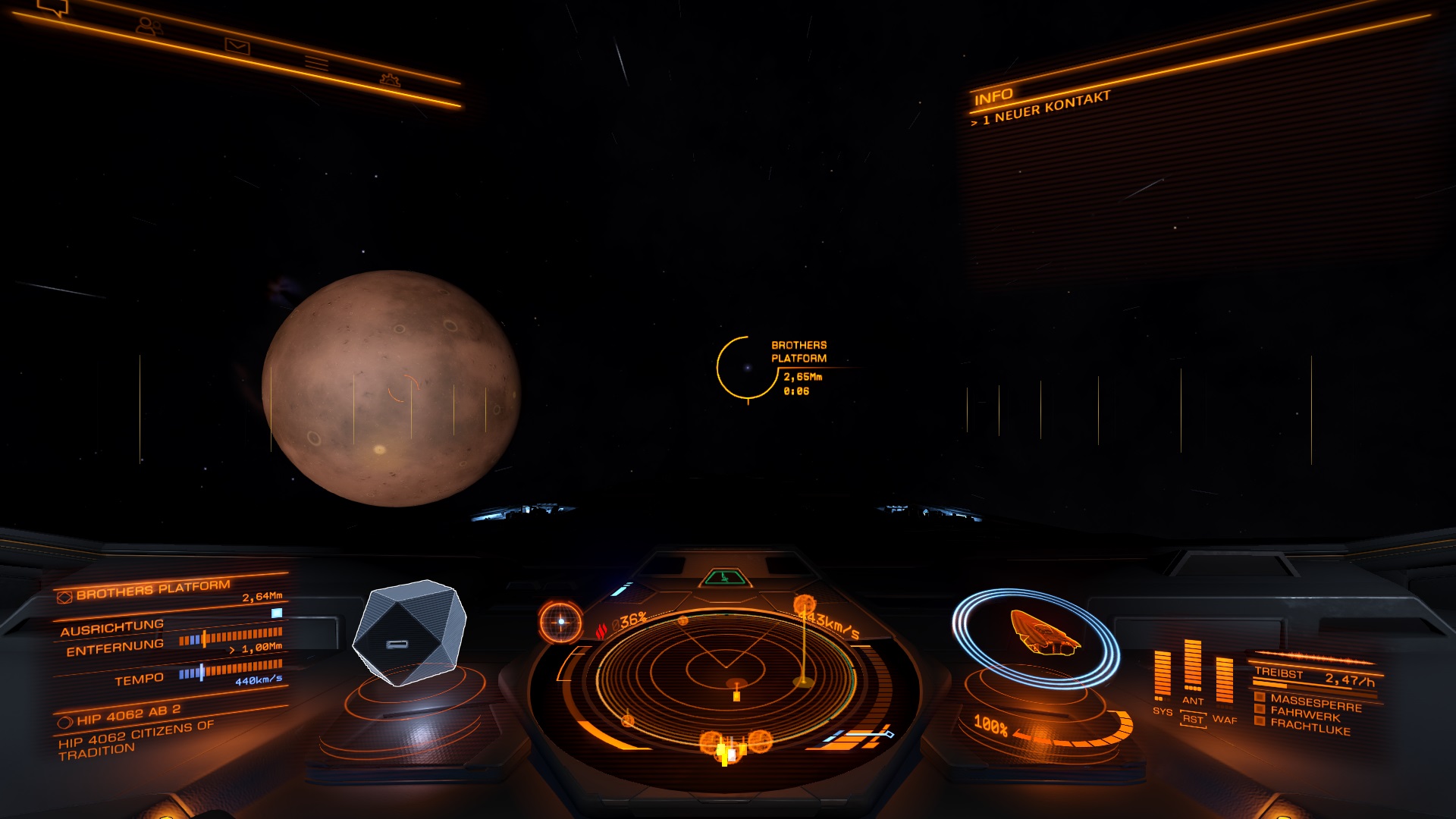Open the chat bubble comms tab
Screen dimensions: 1456x819
[53, 8]
